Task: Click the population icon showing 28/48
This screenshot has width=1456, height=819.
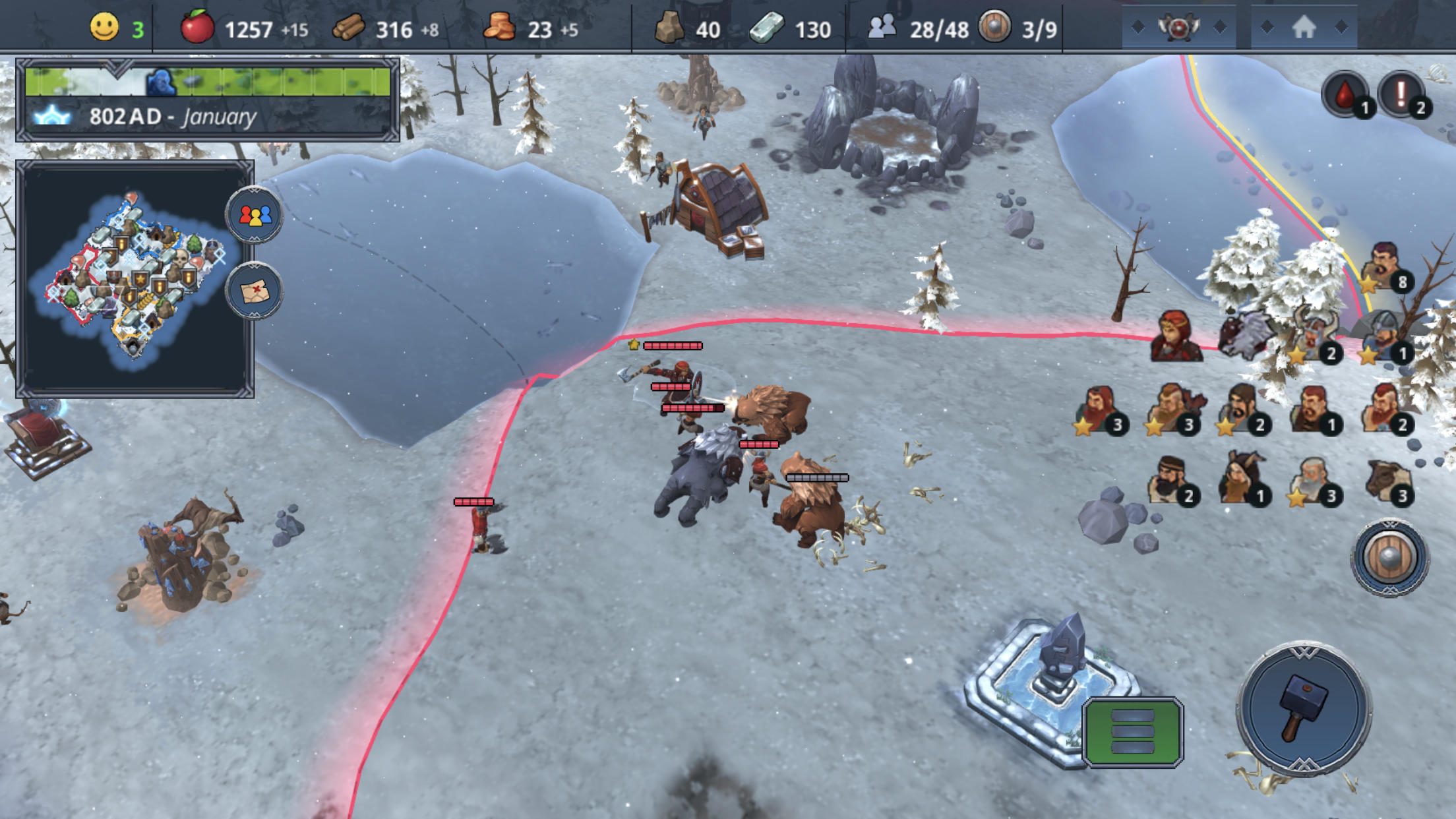Action: [x=884, y=28]
